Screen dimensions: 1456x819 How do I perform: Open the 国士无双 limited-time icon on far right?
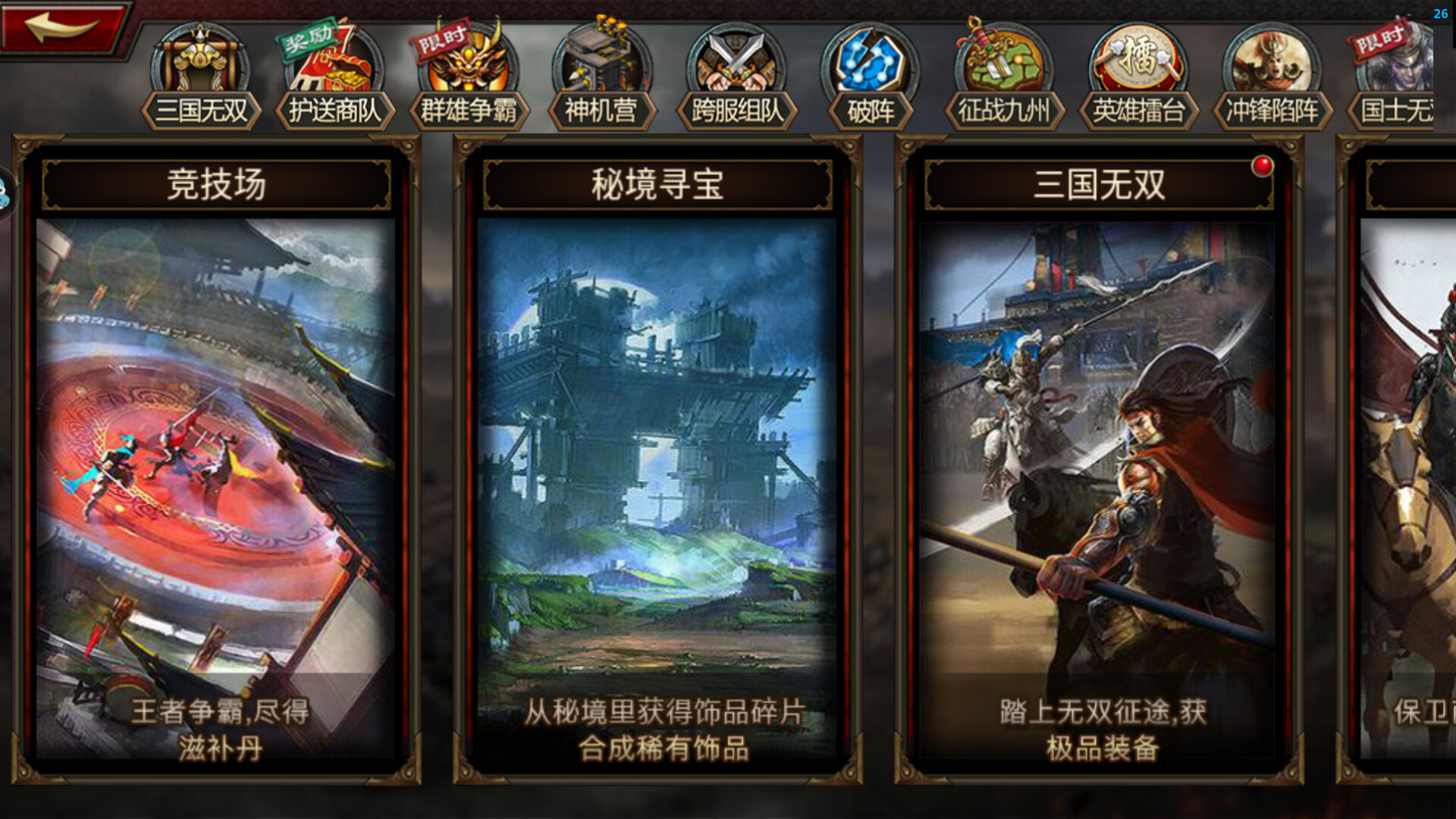coord(1407,68)
